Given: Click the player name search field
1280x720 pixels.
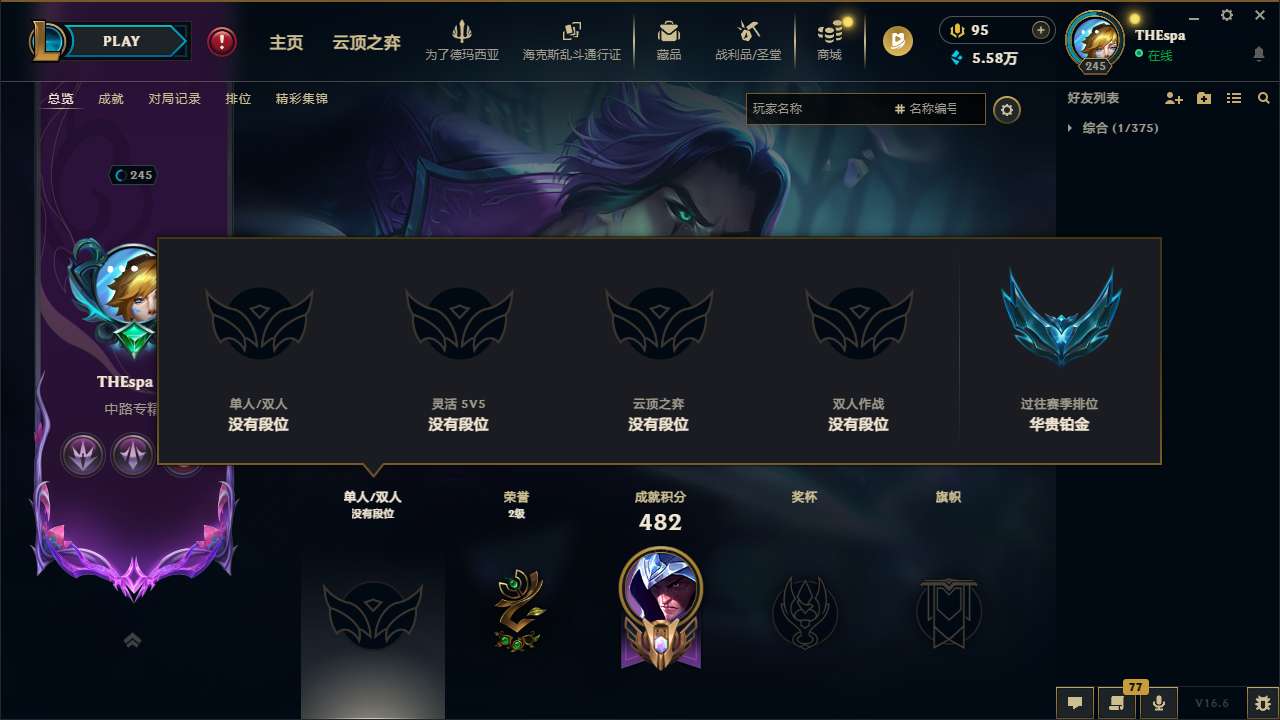Looking at the screenshot, I should (850, 109).
